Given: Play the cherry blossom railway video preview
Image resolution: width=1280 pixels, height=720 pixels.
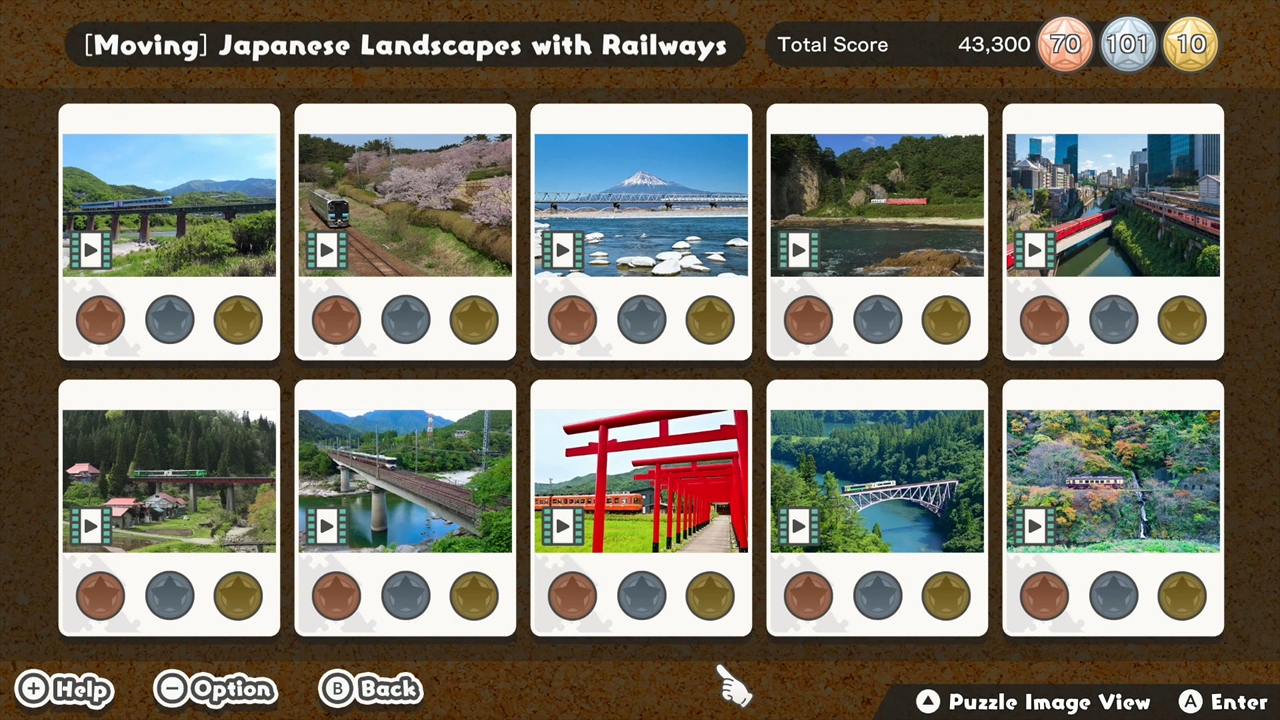Looking at the screenshot, I should pos(327,250).
